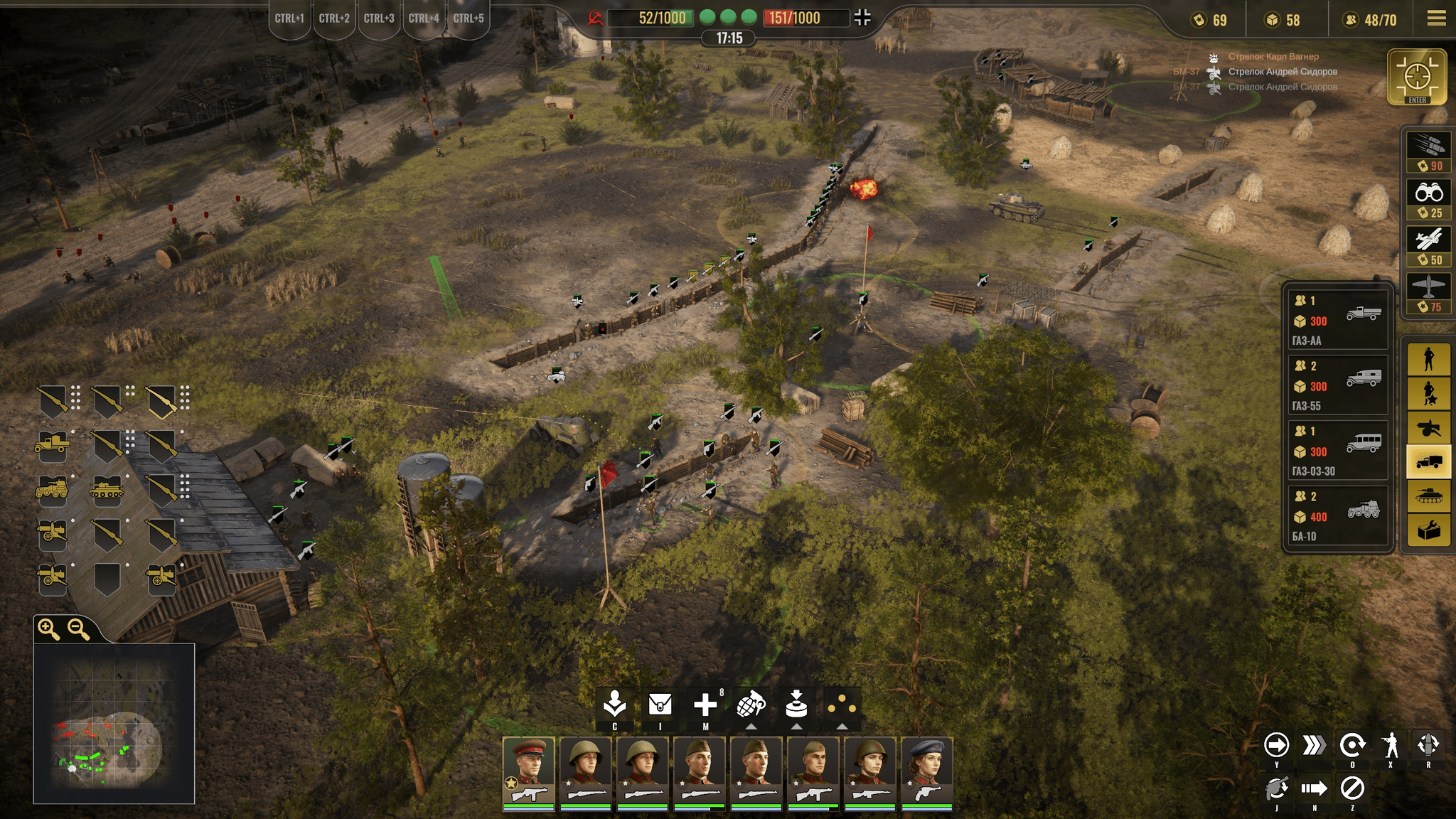Switch to the infantry soldier category
This screenshot has width=1456, height=819.
tap(1428, 359)
